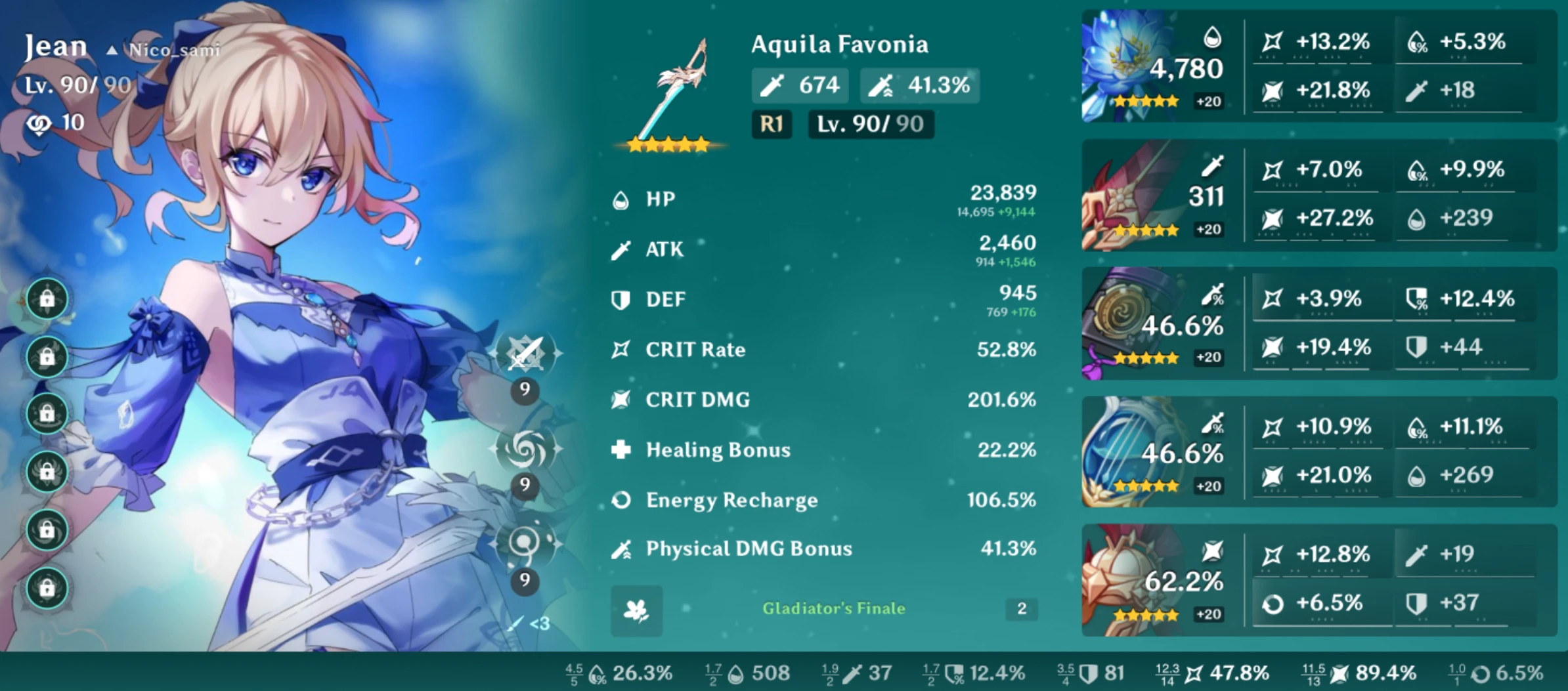The width and height of the screenshot is (1568, 691).
Task: Toggle the bottom constellation lock
Action: (x=47, y=589)
